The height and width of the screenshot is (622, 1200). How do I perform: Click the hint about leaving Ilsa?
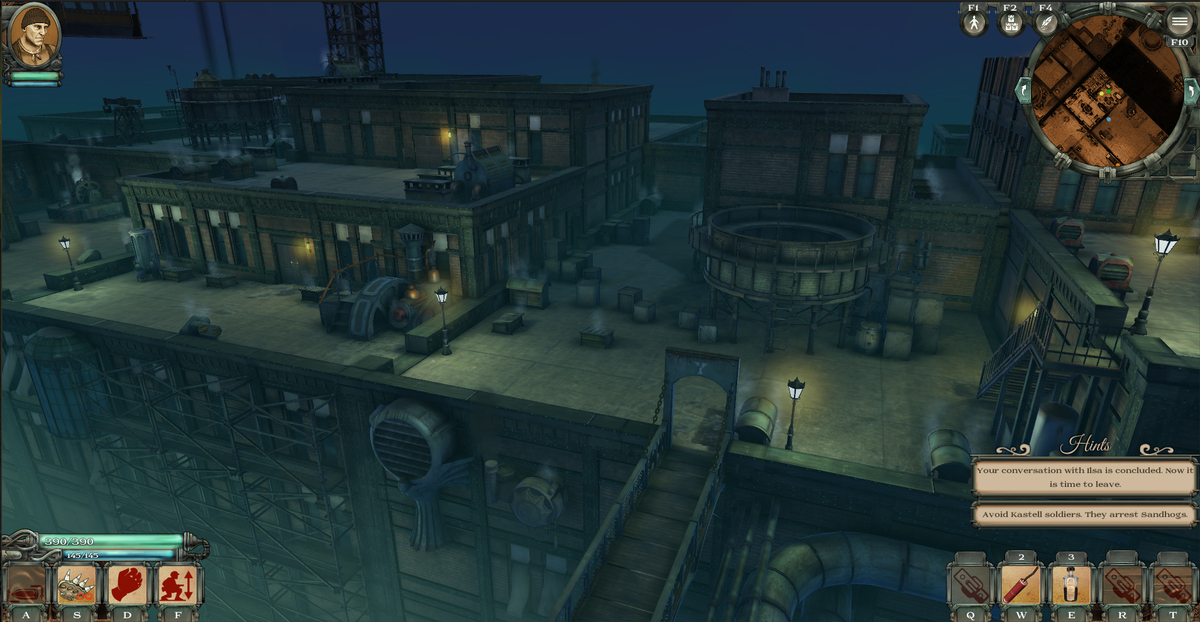(x=1084, y=476)
